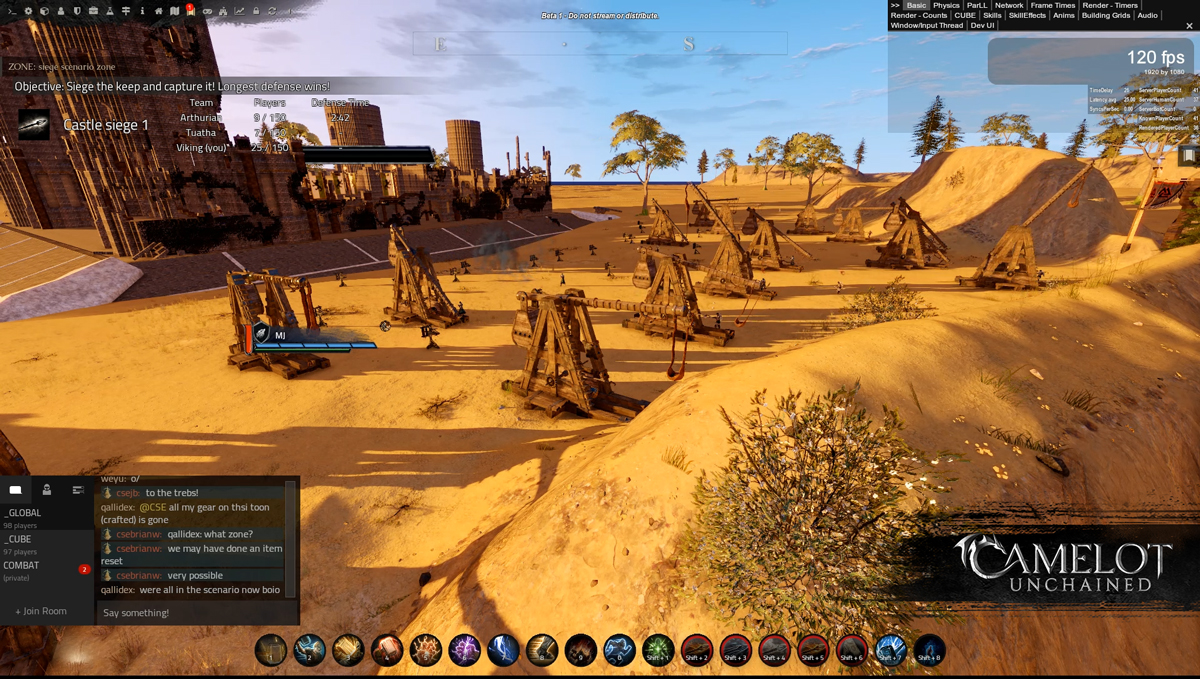Open the Frame Times tab
The width and height of the screenshot is (1200, 679).
[1053, 5]
